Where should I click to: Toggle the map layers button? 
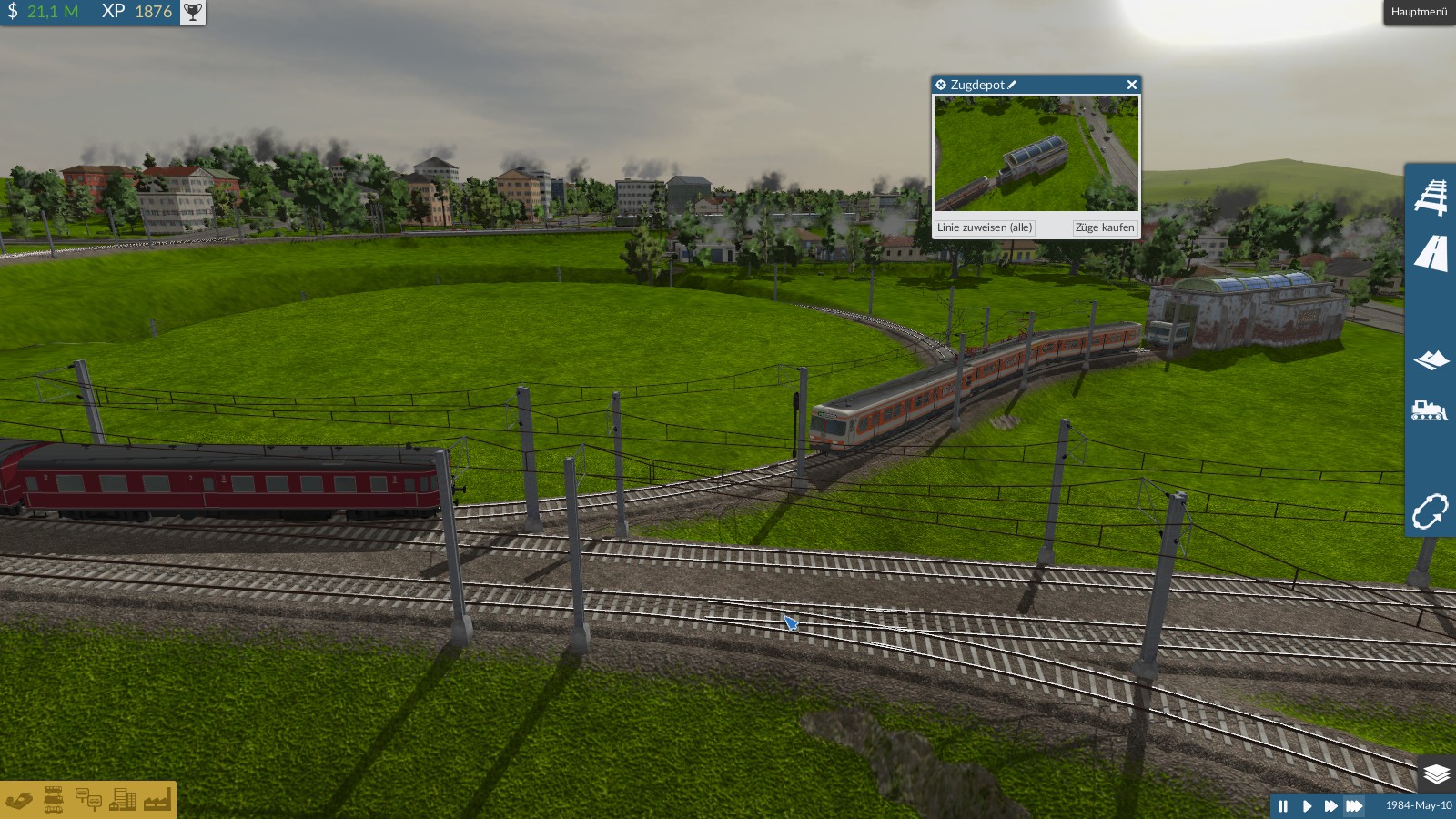1436,773
